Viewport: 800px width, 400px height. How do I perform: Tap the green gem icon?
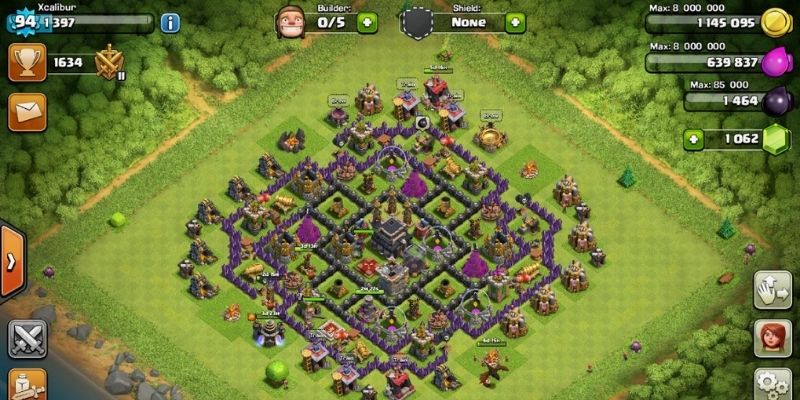click(774, 139)
